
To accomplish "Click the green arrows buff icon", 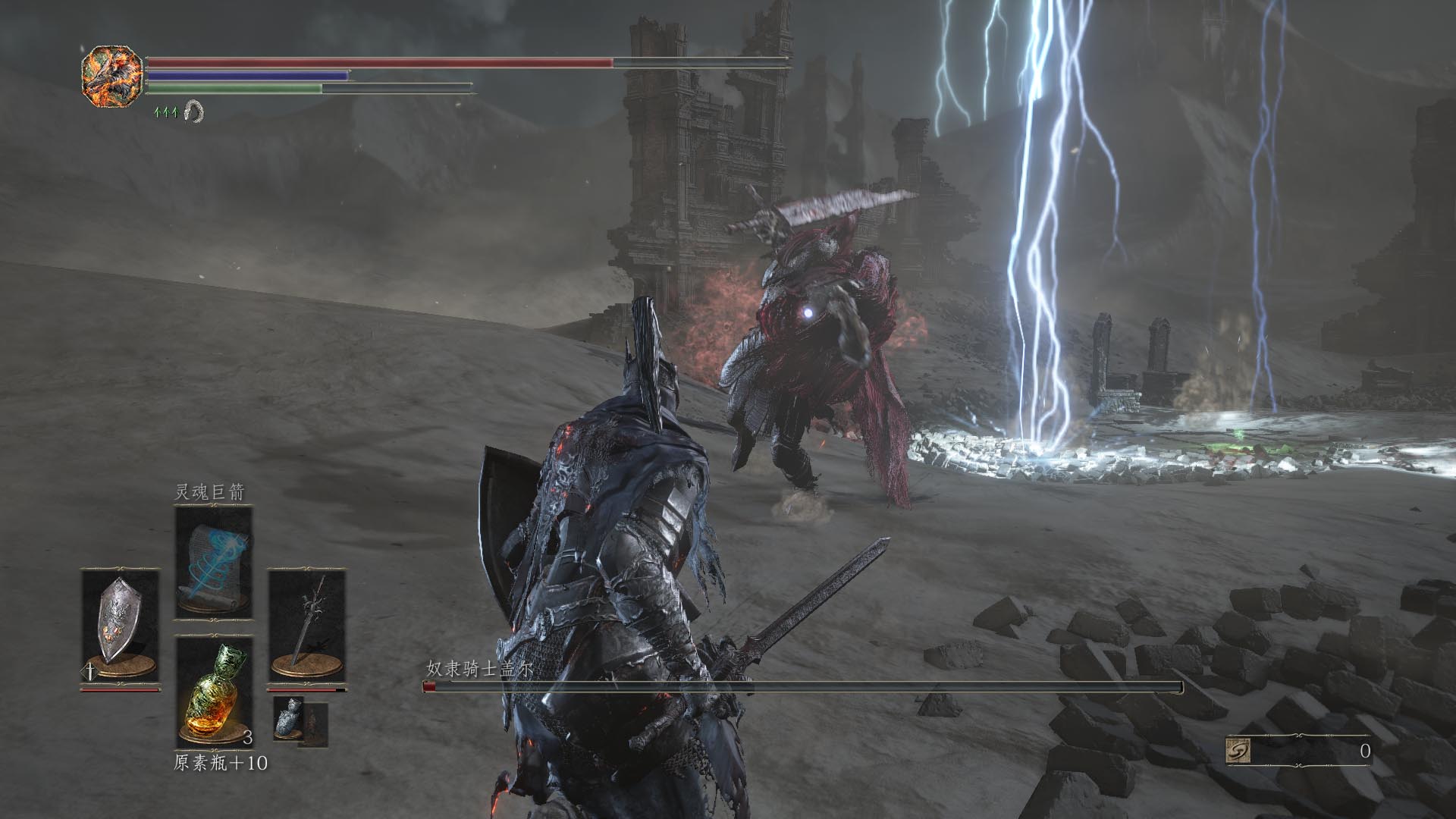I will [x=165, y=112].
